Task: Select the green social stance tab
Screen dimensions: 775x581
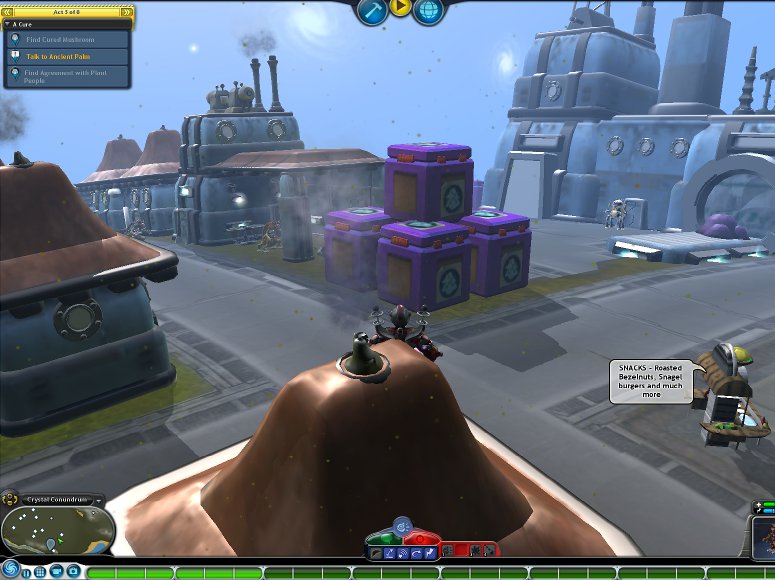Action: [x=384, y=538]
